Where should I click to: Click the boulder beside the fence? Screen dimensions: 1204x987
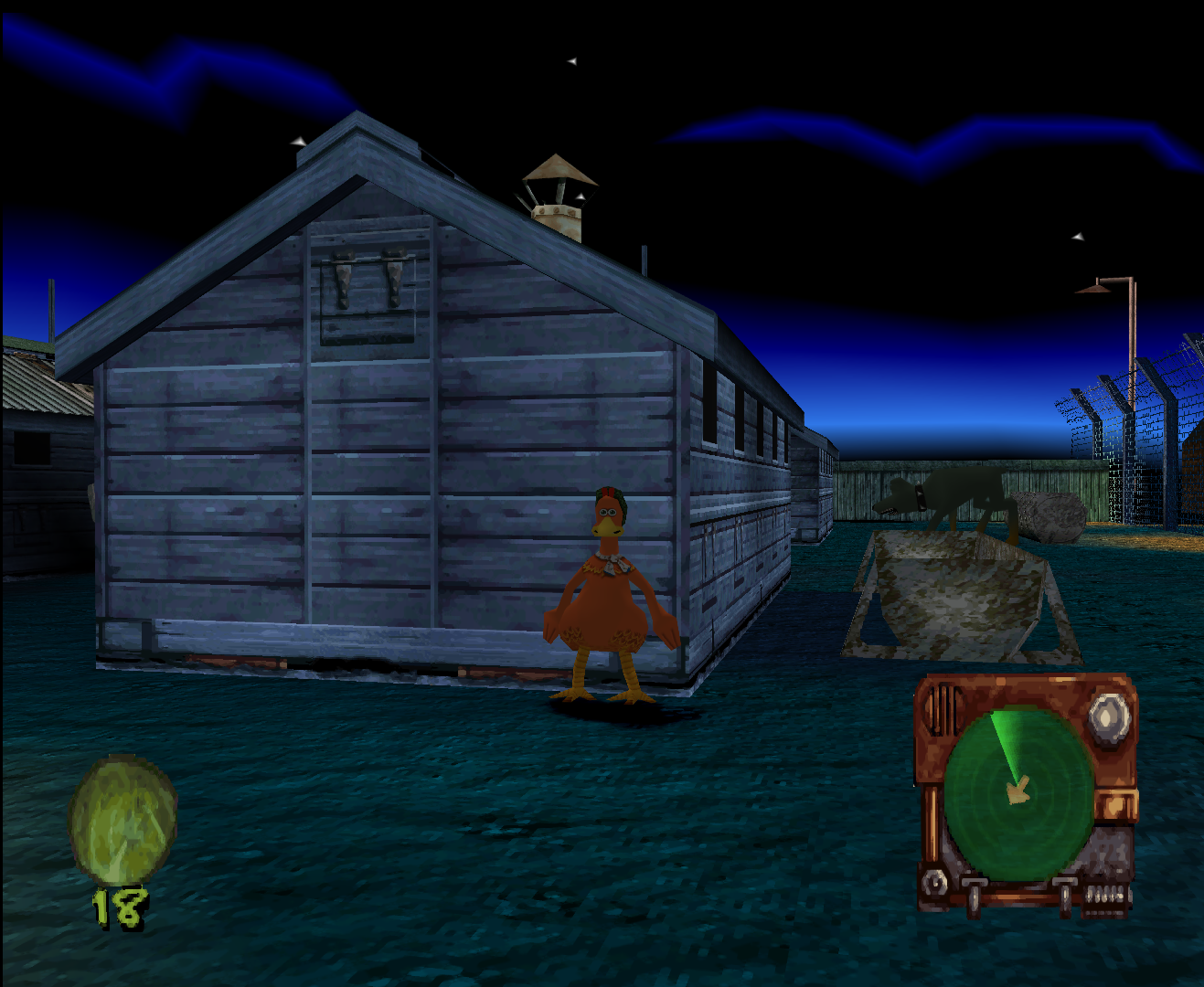[1051, 516]
